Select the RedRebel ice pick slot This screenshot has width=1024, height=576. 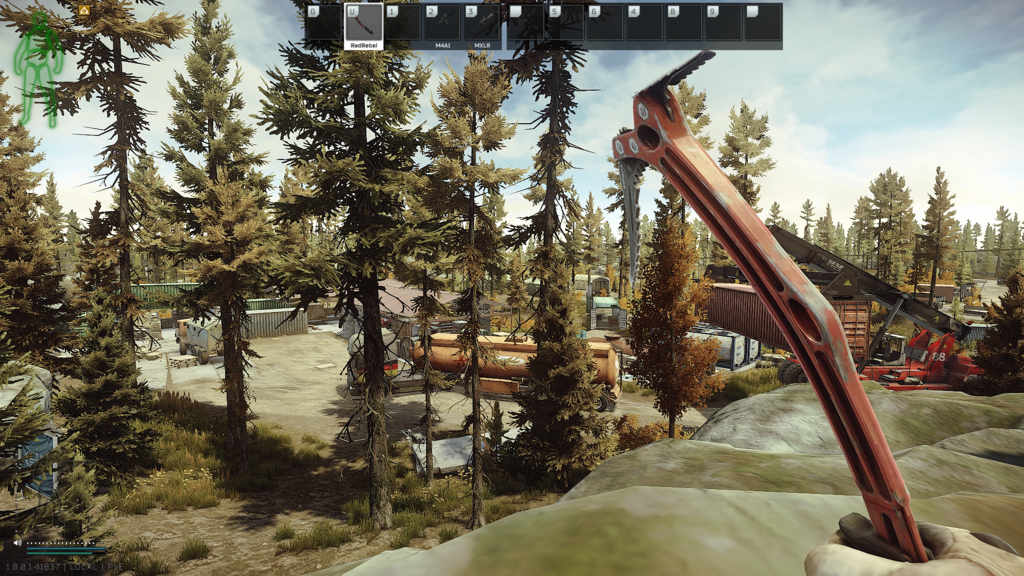(x=363, y=23)
